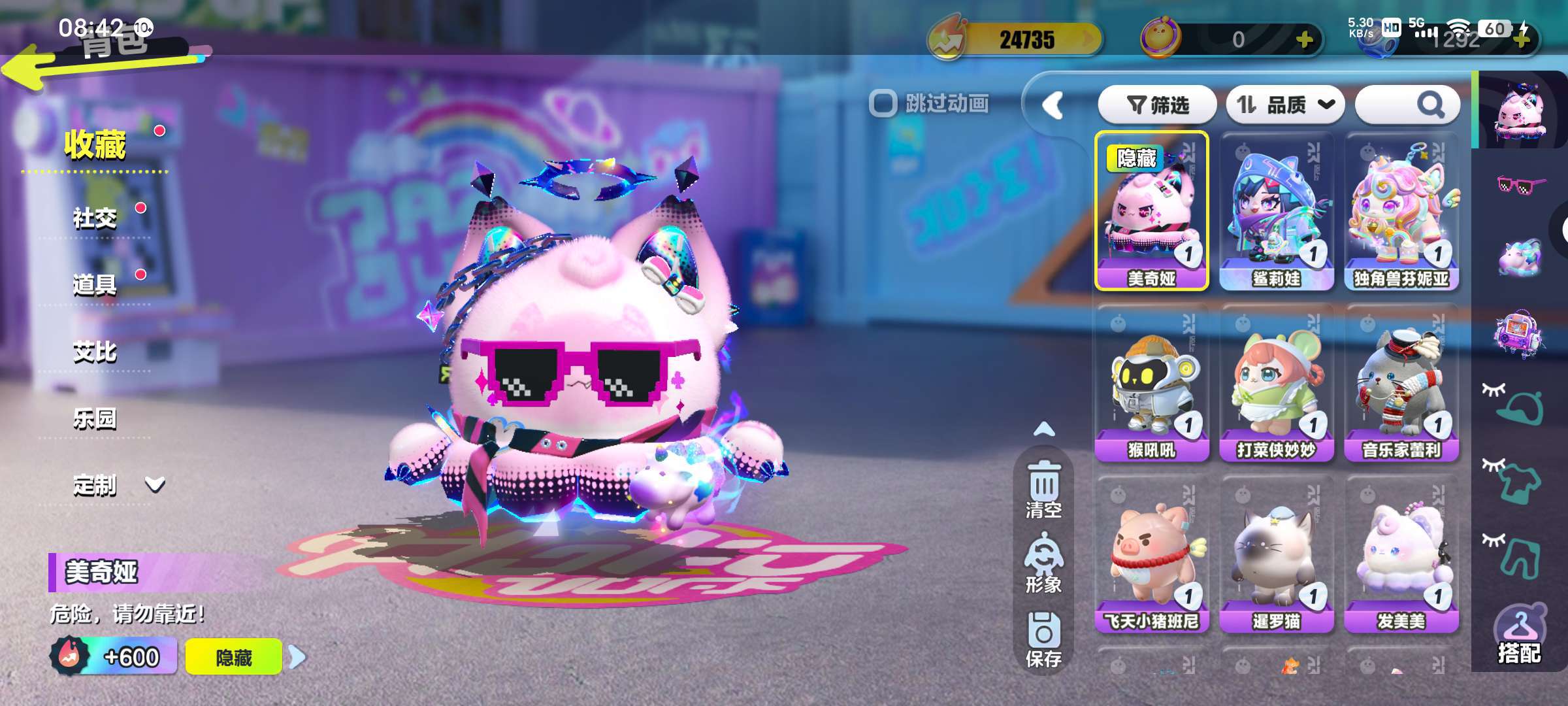Open the 乐园 category
1568x706 pixels.
(x=95, y=418)
